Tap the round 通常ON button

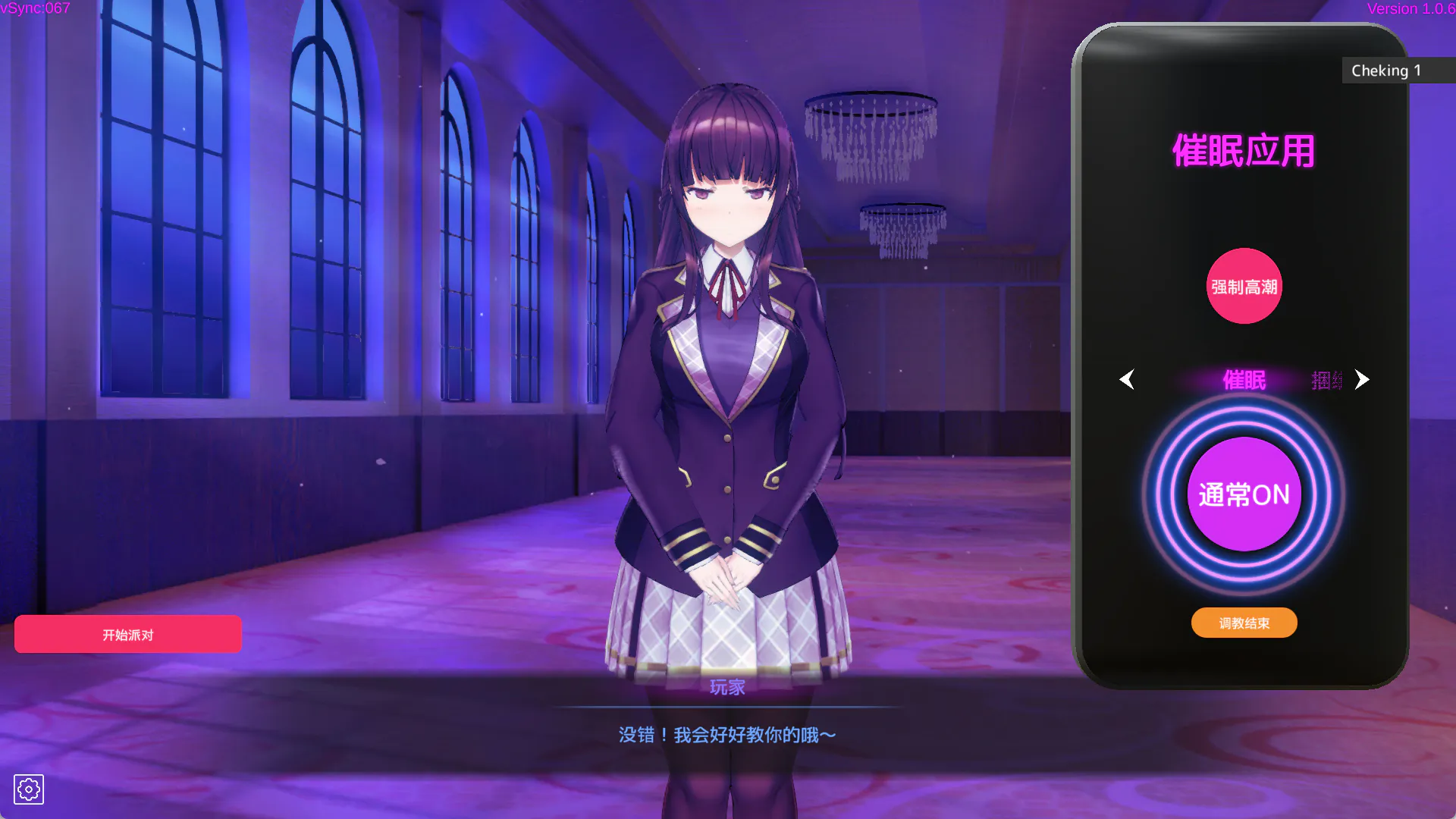click(x=1244, y=494)
